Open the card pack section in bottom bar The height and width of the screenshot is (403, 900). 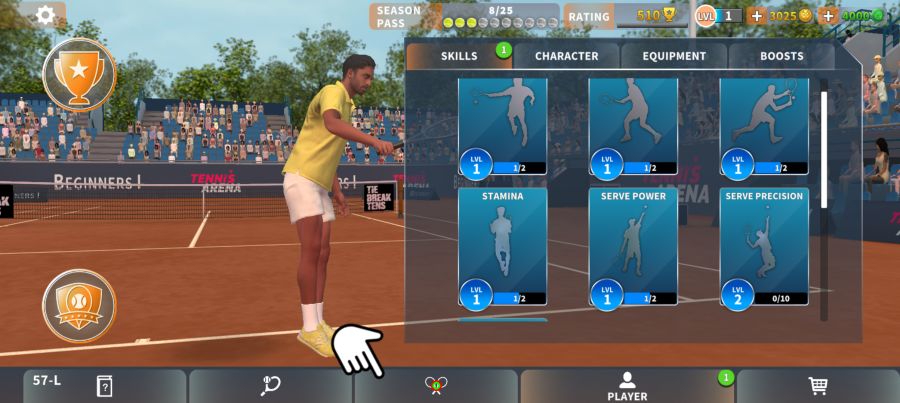pyautogui.click(x=104, y=386)
